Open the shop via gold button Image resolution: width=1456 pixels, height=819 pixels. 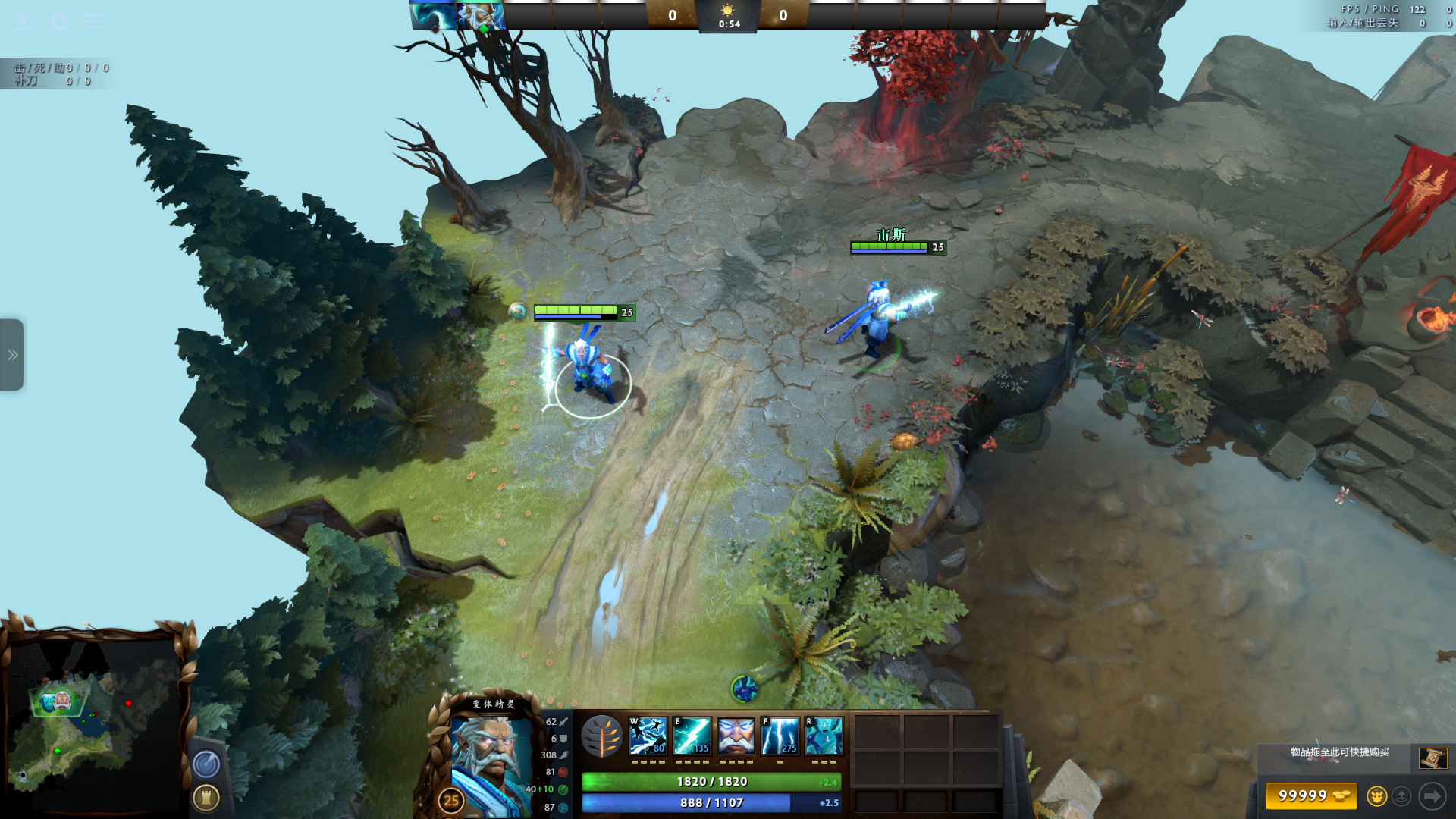[1311, 795]
